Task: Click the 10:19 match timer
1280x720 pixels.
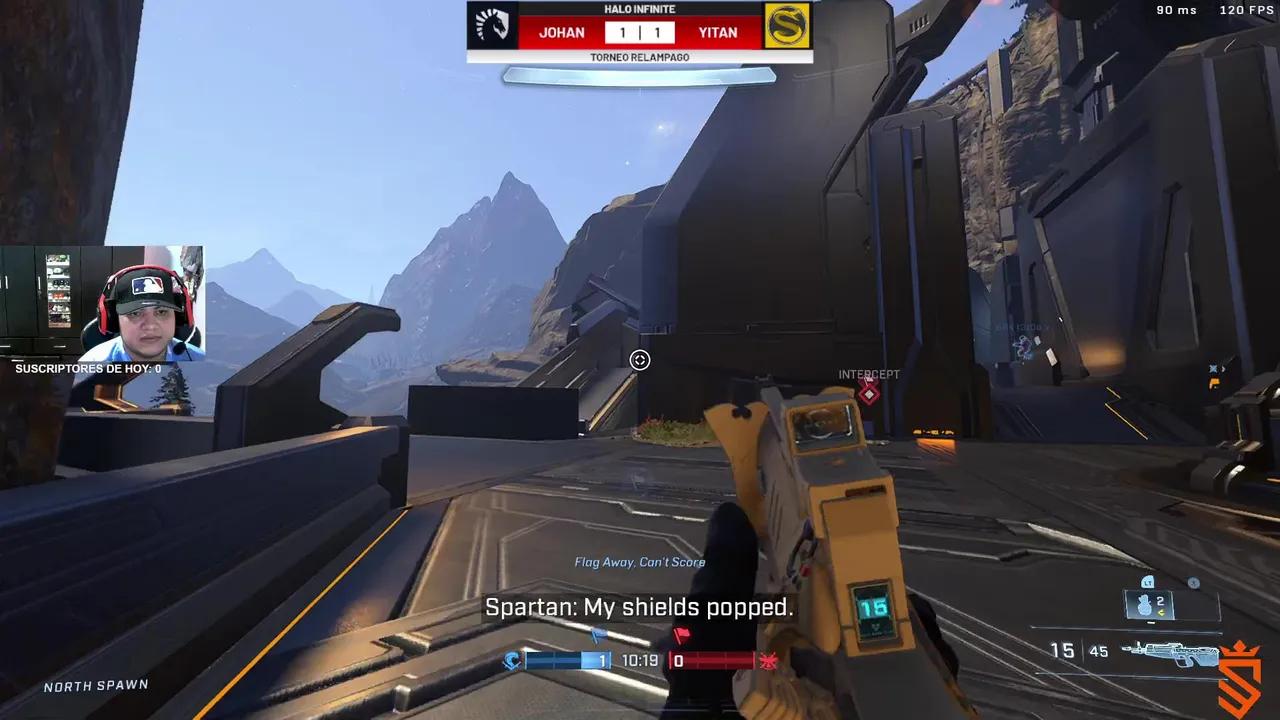Action: click(x=640, y=660)
